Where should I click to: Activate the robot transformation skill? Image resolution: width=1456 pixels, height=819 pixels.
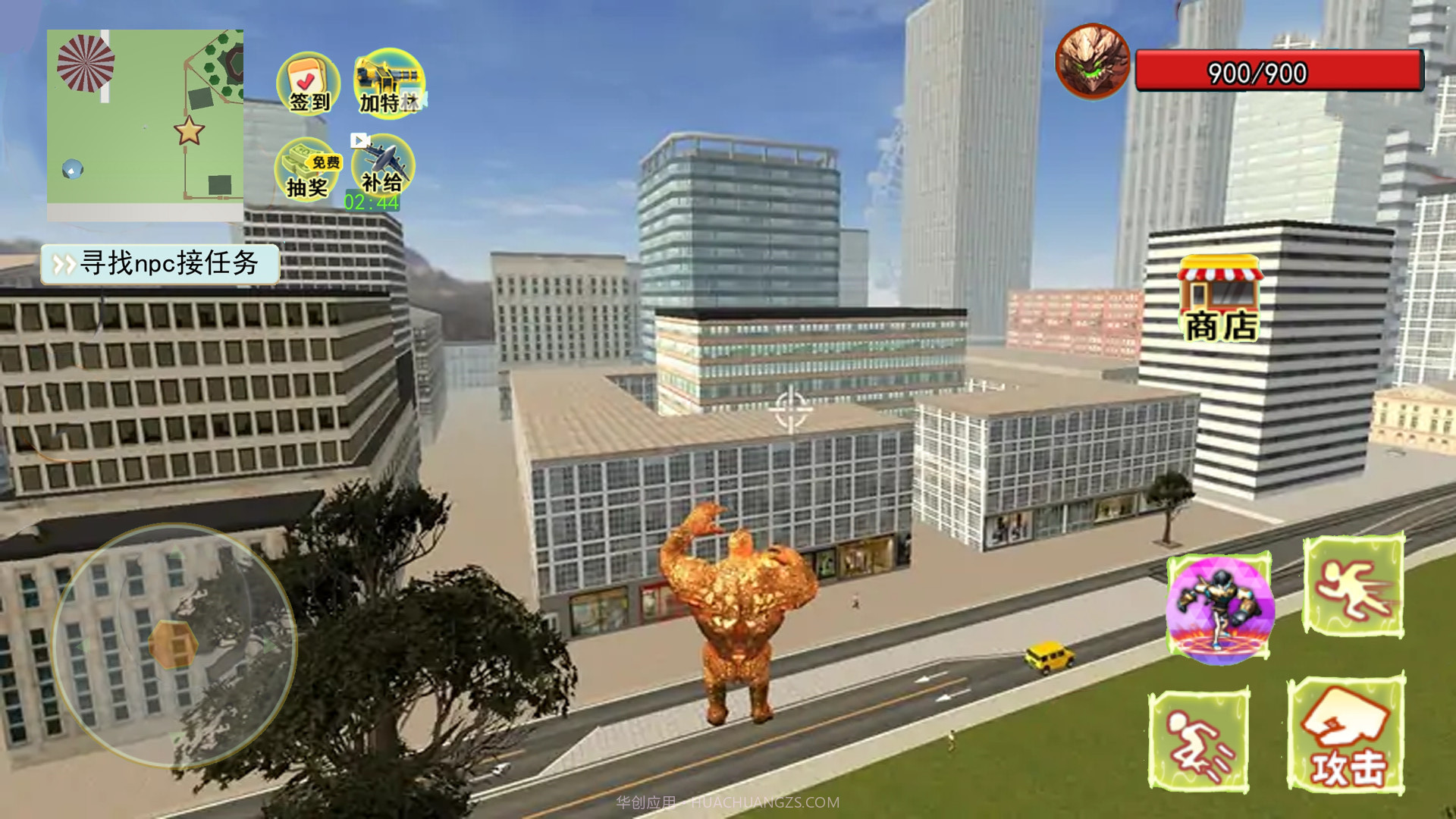coord(1219,607)
